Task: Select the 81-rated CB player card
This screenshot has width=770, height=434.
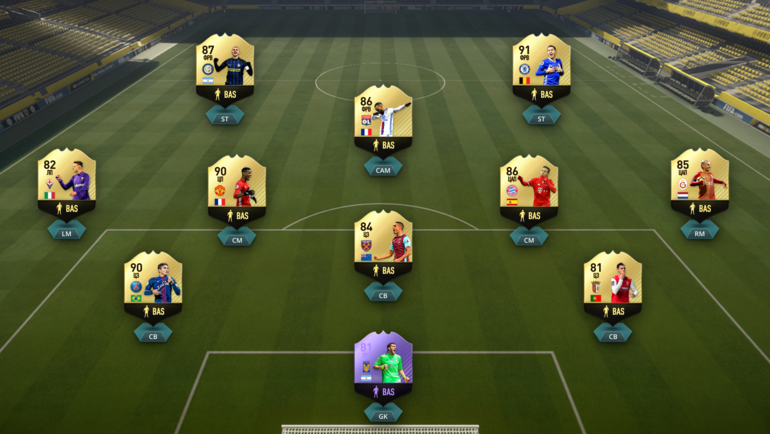Action: [x=612, y=285]
